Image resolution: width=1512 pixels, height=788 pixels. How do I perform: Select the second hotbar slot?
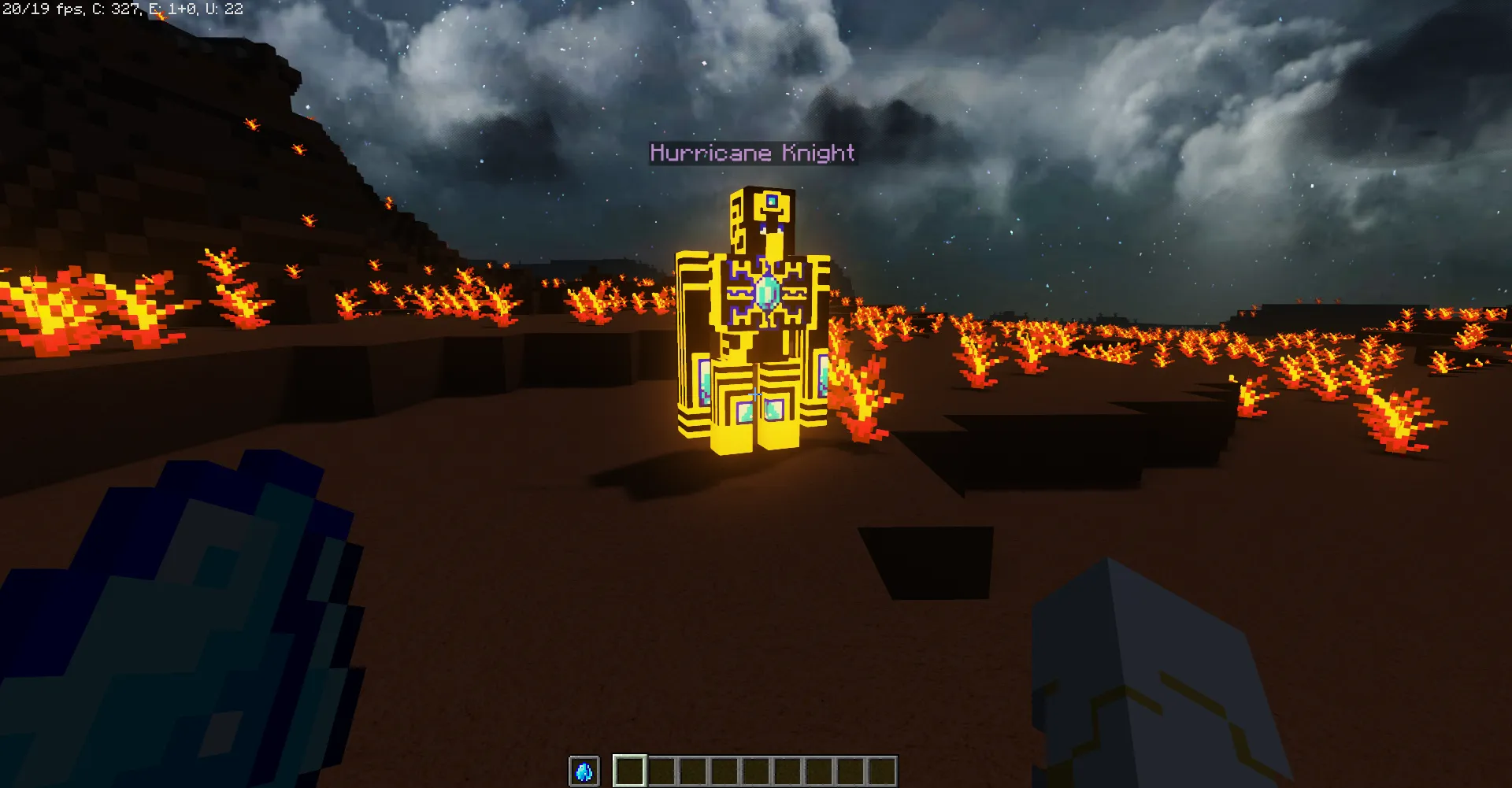(662, 772)
